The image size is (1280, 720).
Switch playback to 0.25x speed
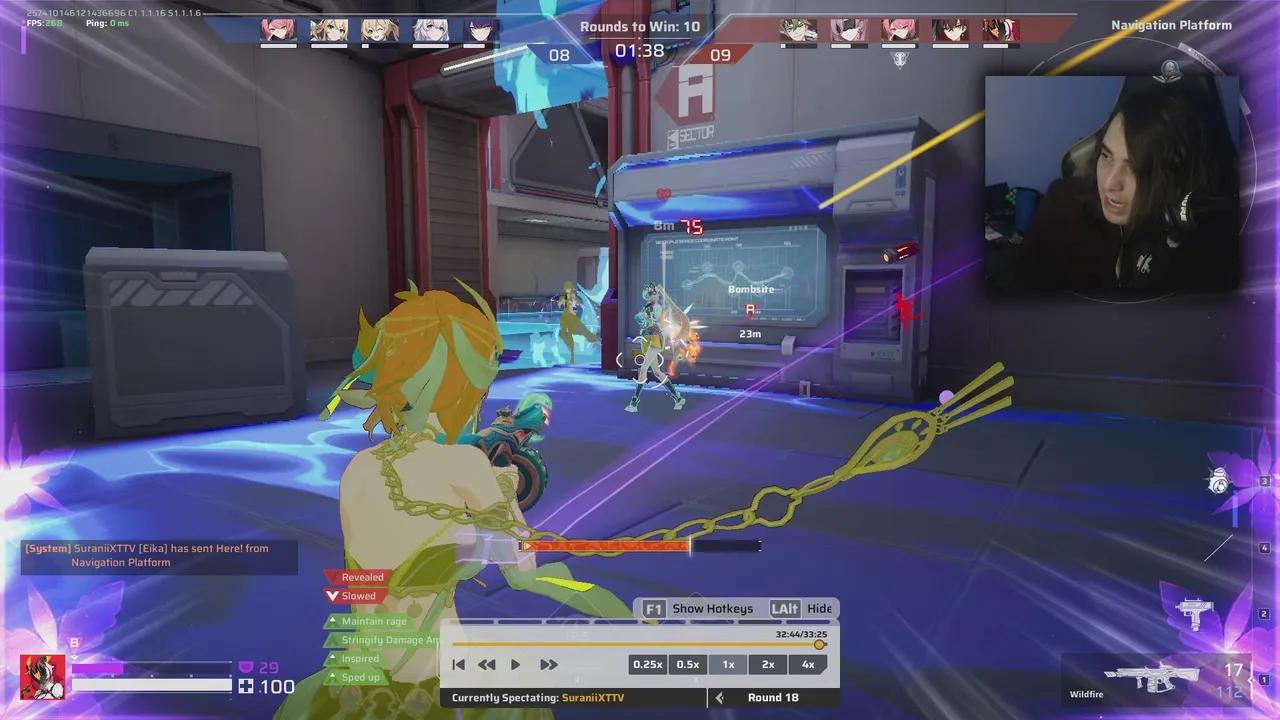click(x=648, y=664)
